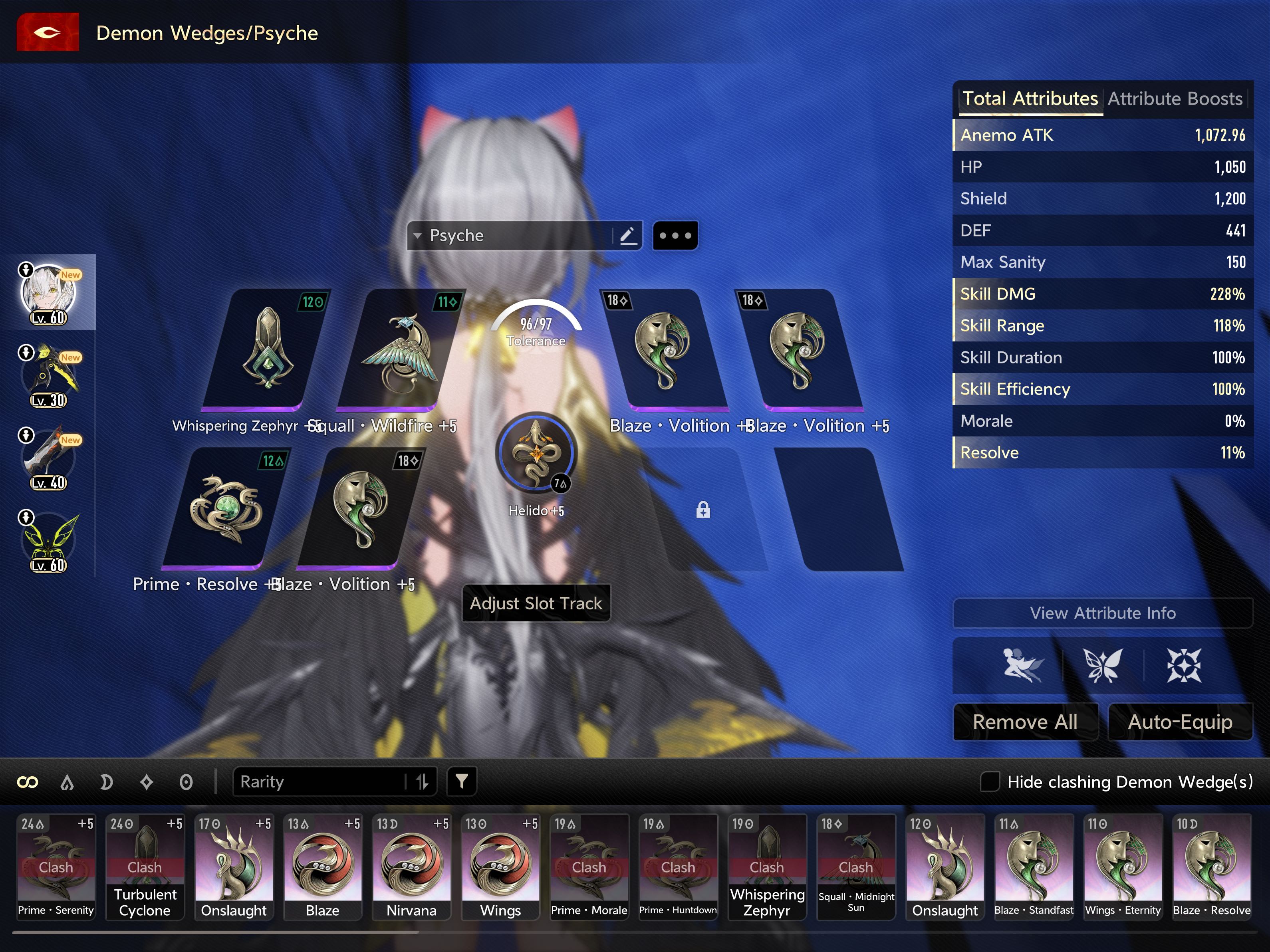Show all wedge types infinity filter

[x=28, y=782]
